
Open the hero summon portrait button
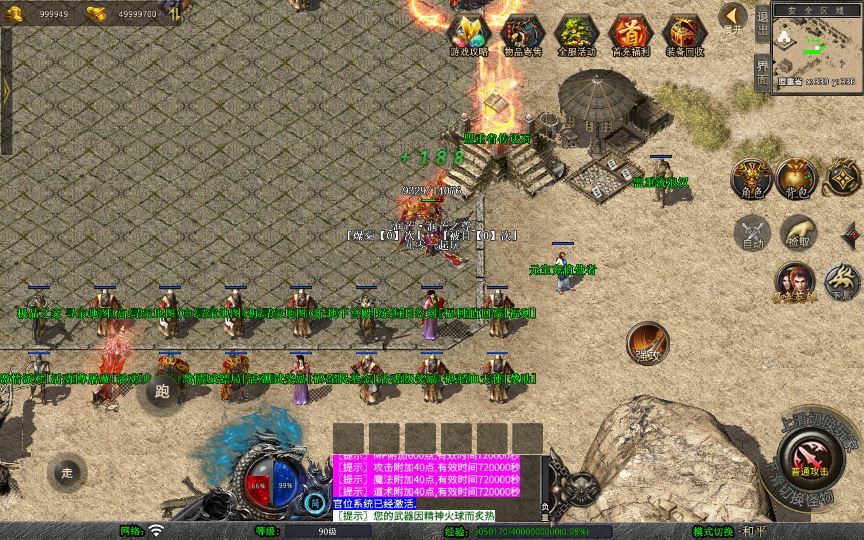pos(795,282)
